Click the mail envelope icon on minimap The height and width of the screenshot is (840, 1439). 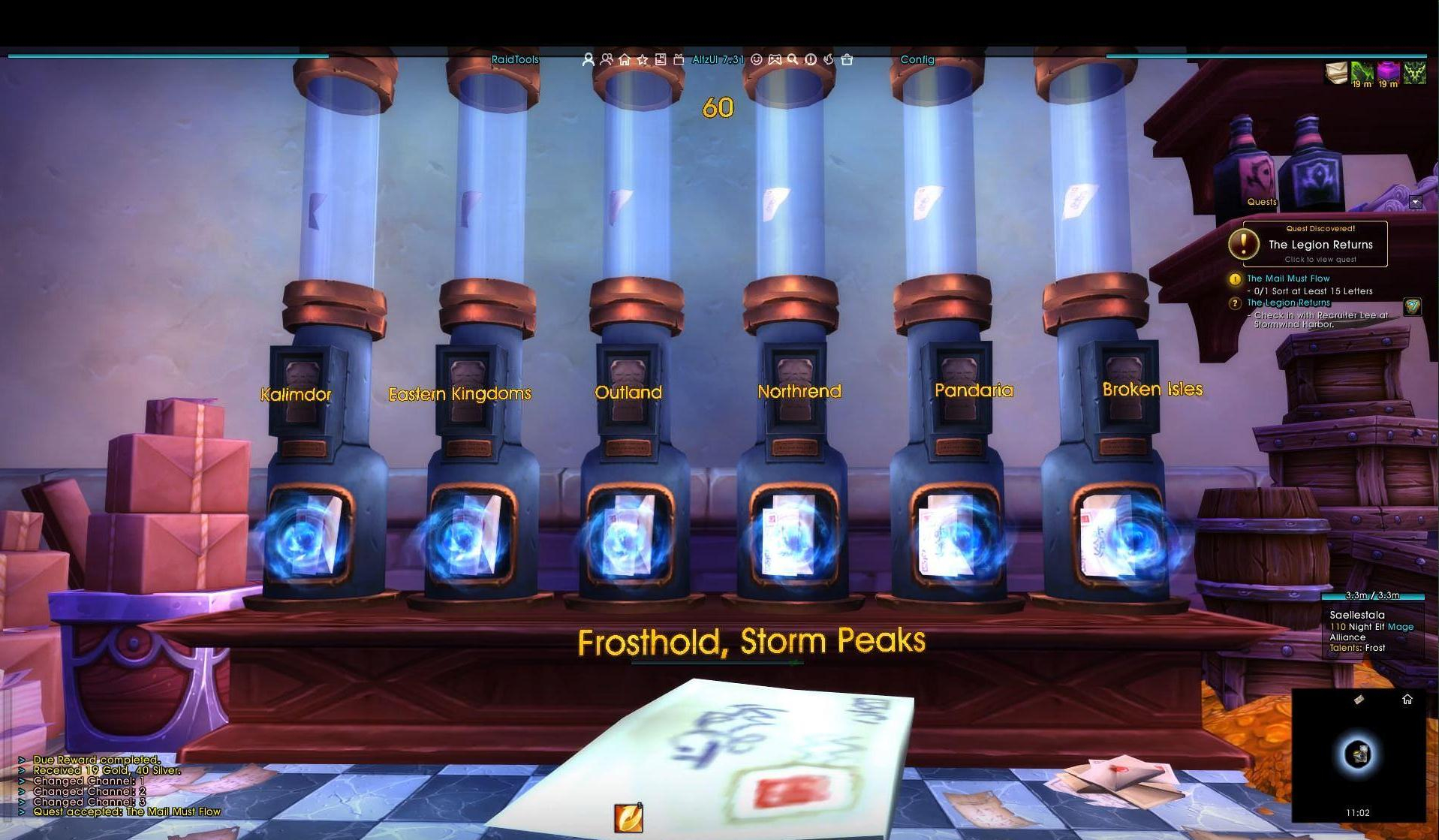(1359, 700)
